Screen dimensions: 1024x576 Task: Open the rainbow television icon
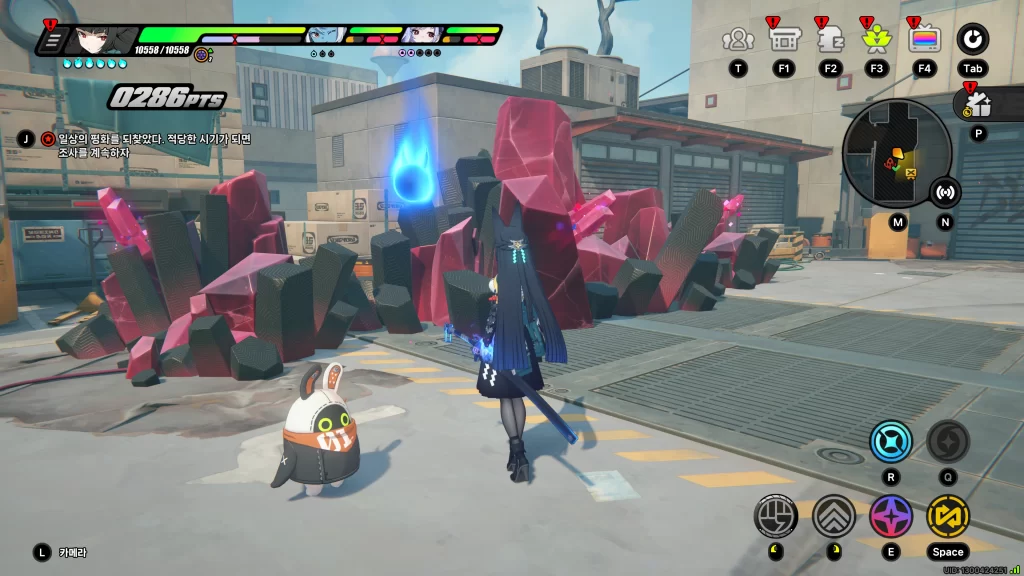924,39
